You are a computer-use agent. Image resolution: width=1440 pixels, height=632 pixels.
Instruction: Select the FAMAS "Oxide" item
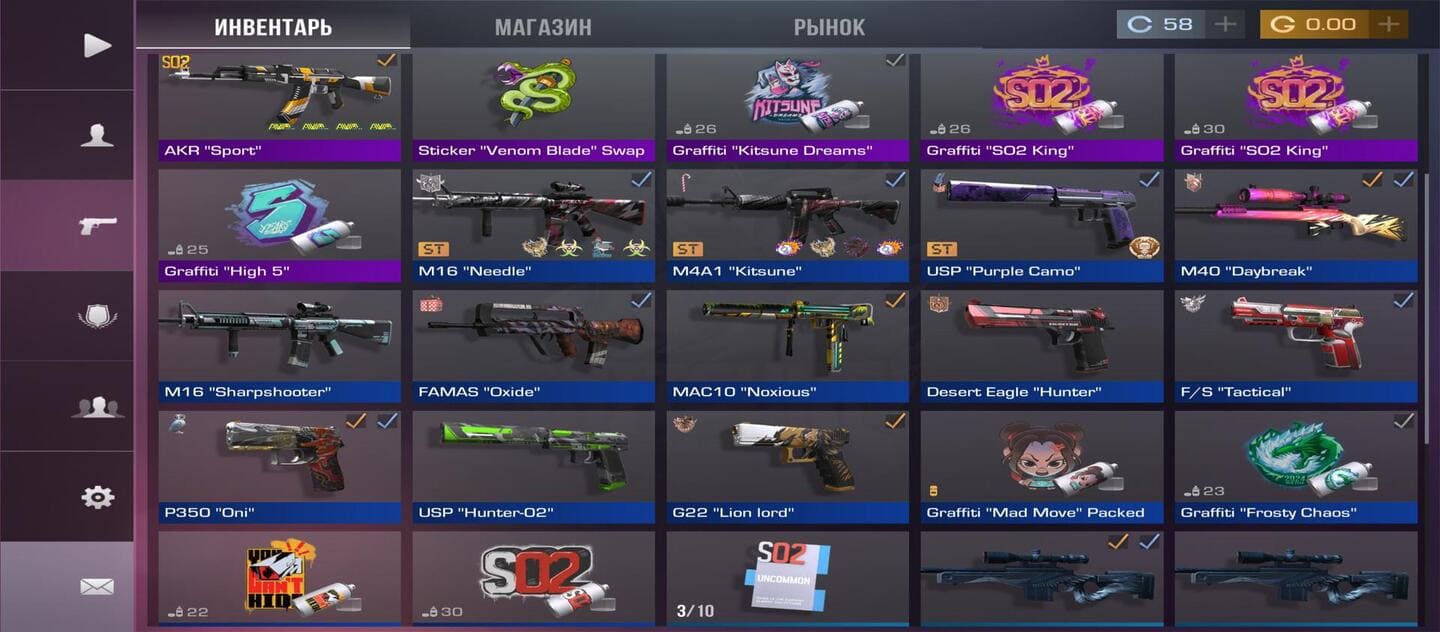click(x=533, y=345)
